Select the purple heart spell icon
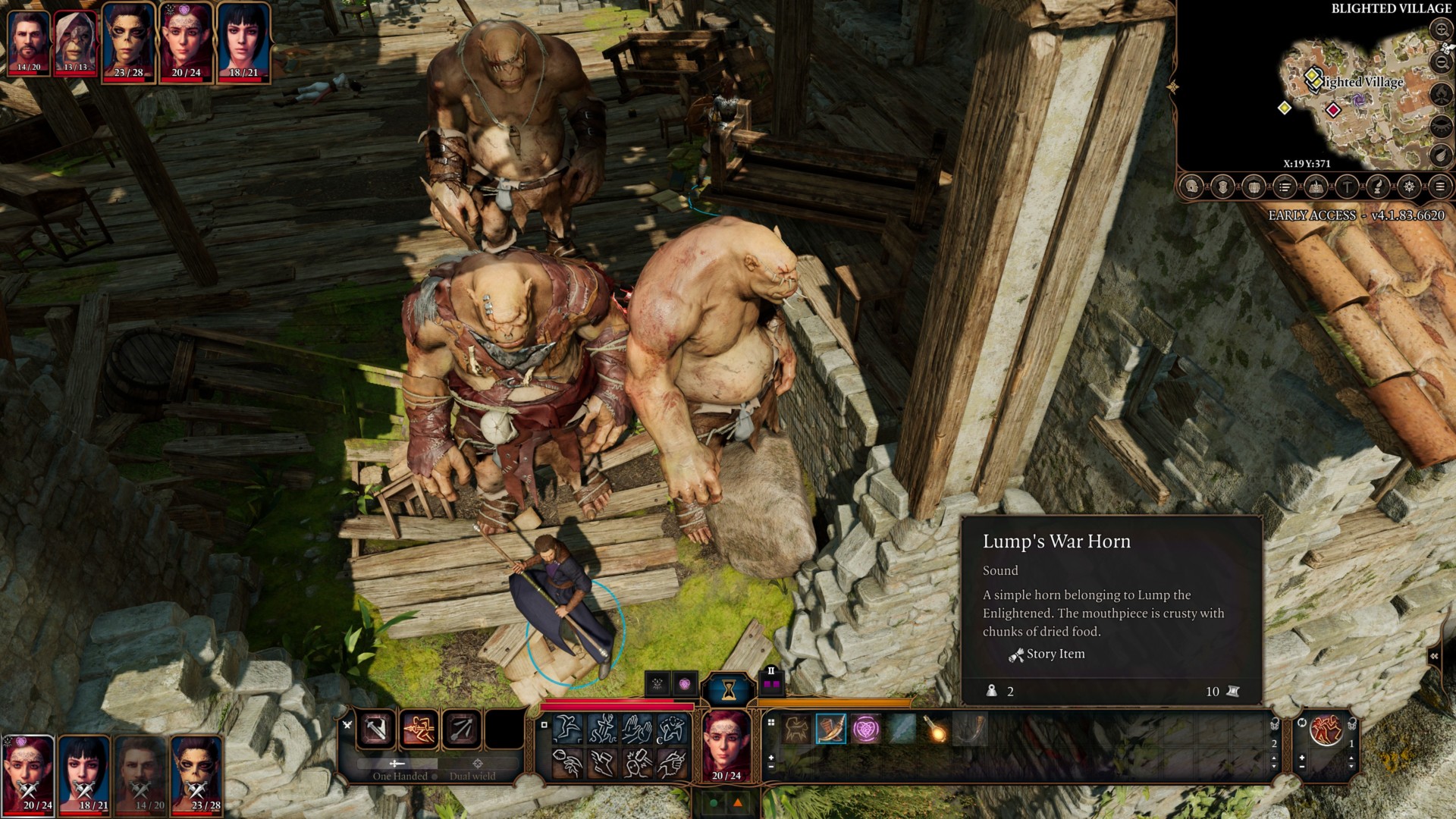The height and width of the screenshot is (819, 1456). pyautogui.click(x=866, y=730)
